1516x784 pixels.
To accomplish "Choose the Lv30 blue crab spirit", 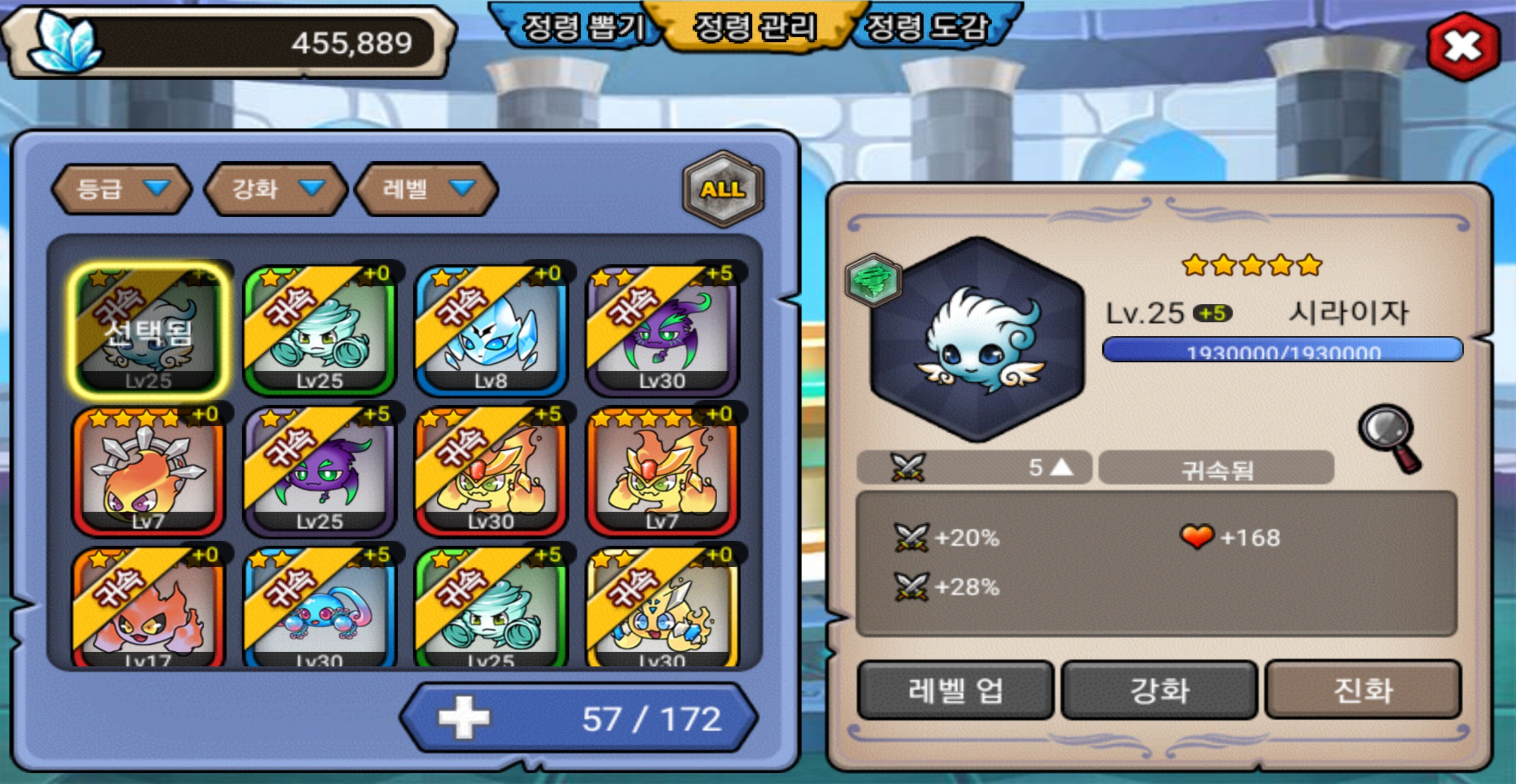I will coord(320,609).
